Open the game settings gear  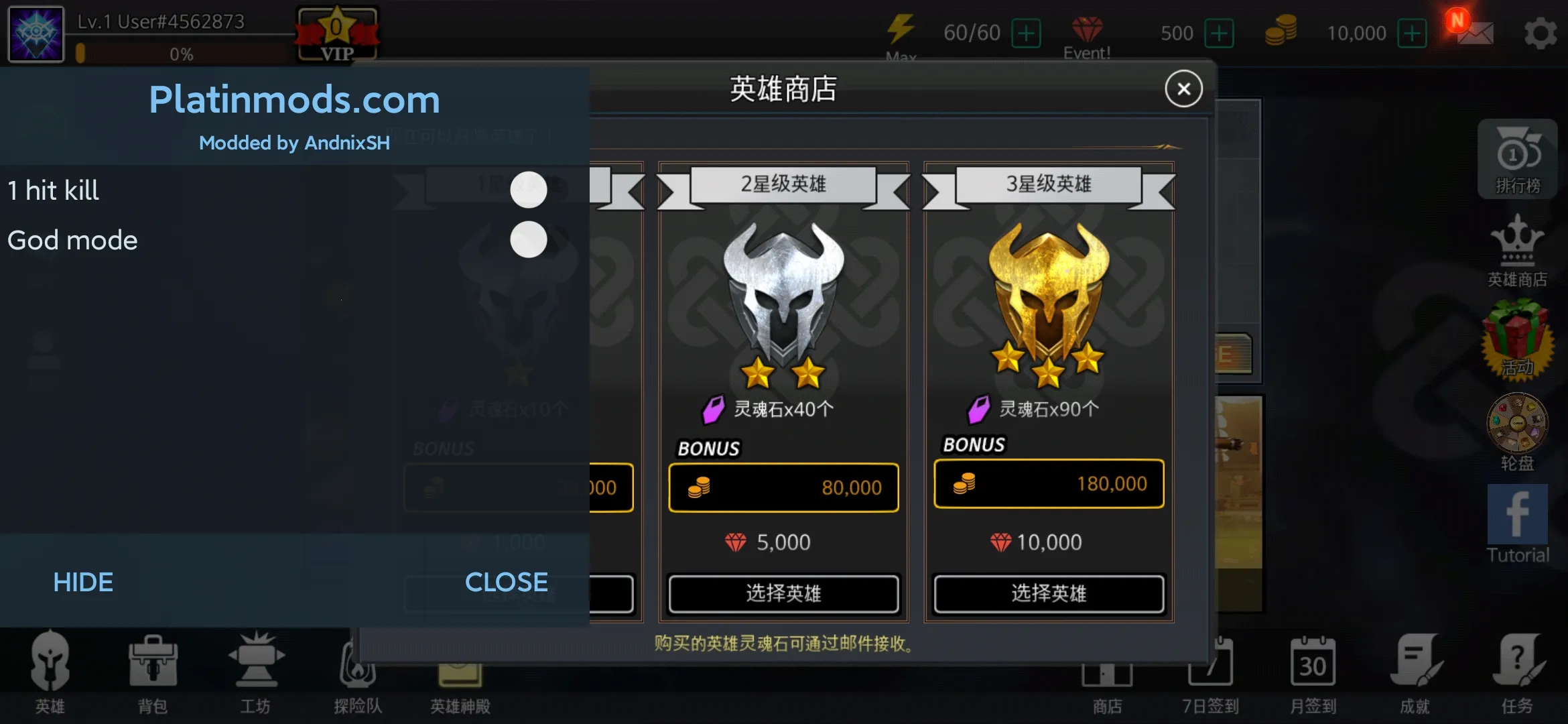click(x=1541, y=32)
